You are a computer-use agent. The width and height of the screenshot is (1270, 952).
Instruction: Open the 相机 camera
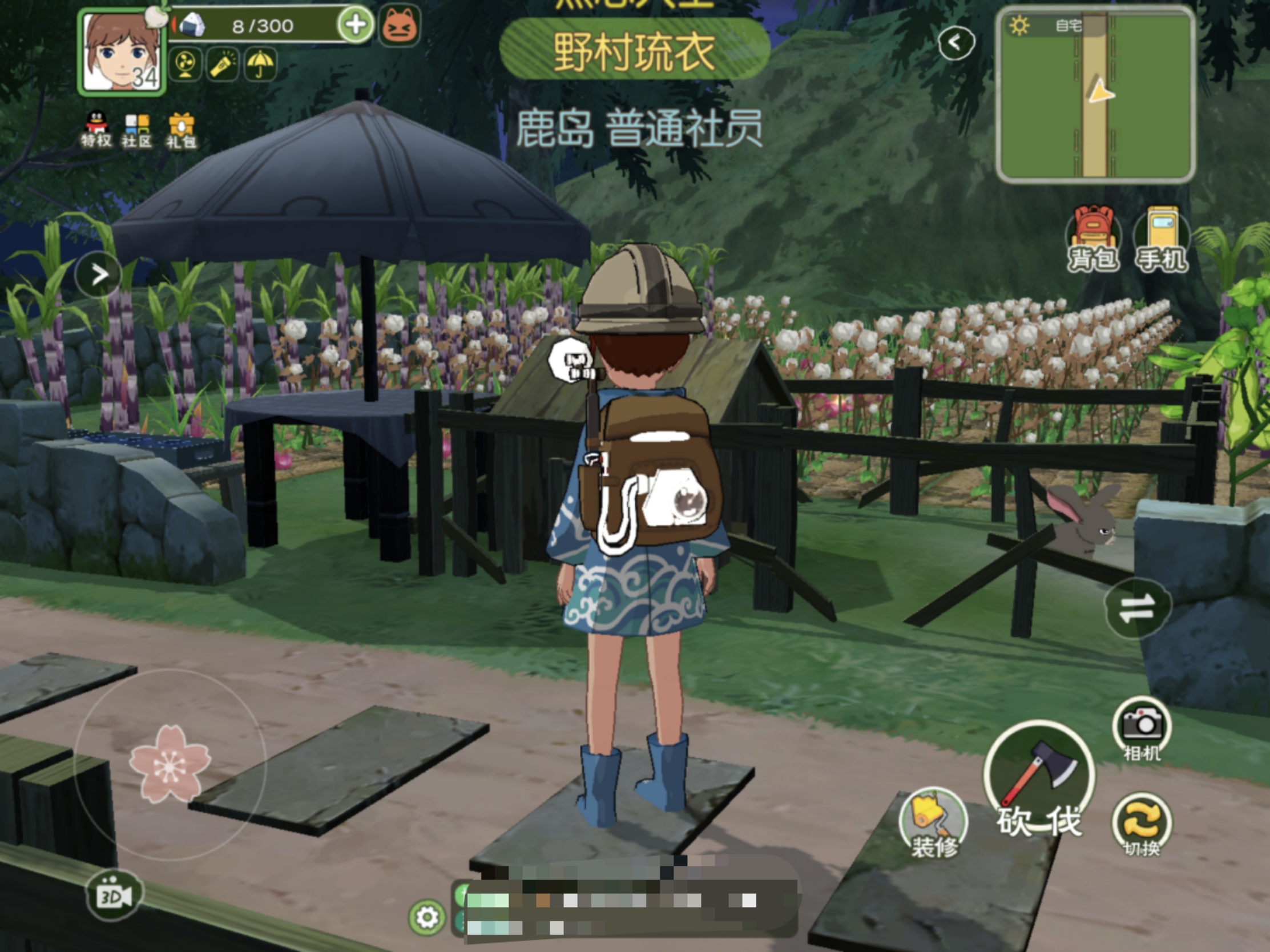point(1142,729)
